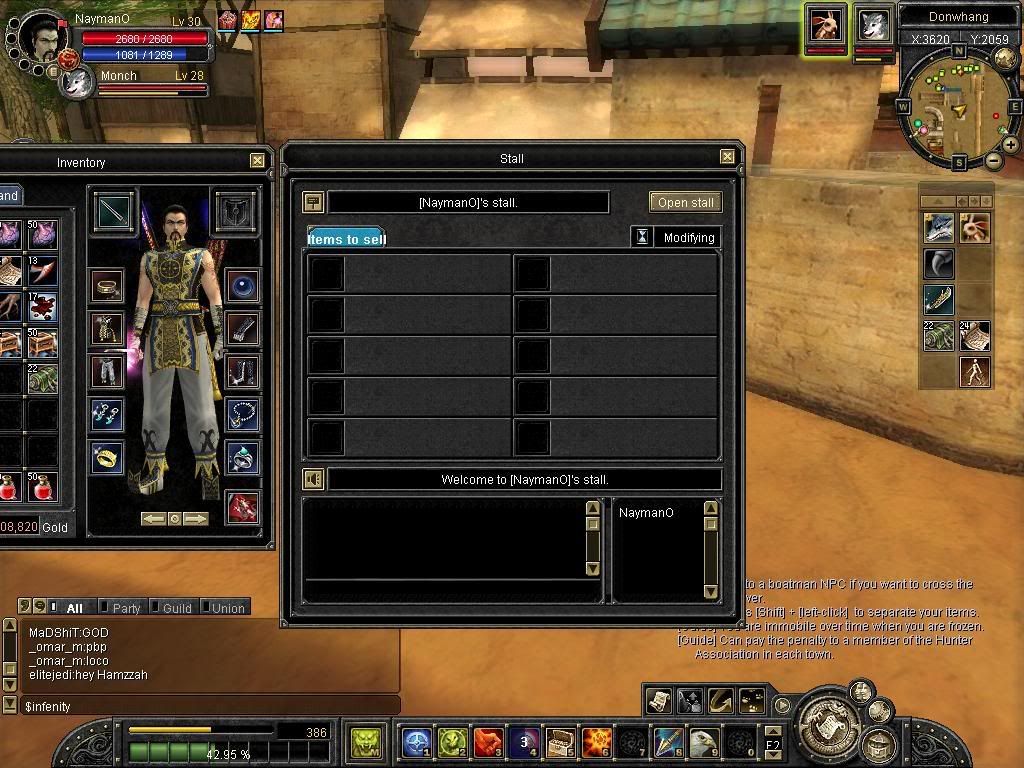Image resolution: width=1024 pixels, height=768 pixels.
Task: Switch chat to the Guild tab
Action: pos(176,608)
